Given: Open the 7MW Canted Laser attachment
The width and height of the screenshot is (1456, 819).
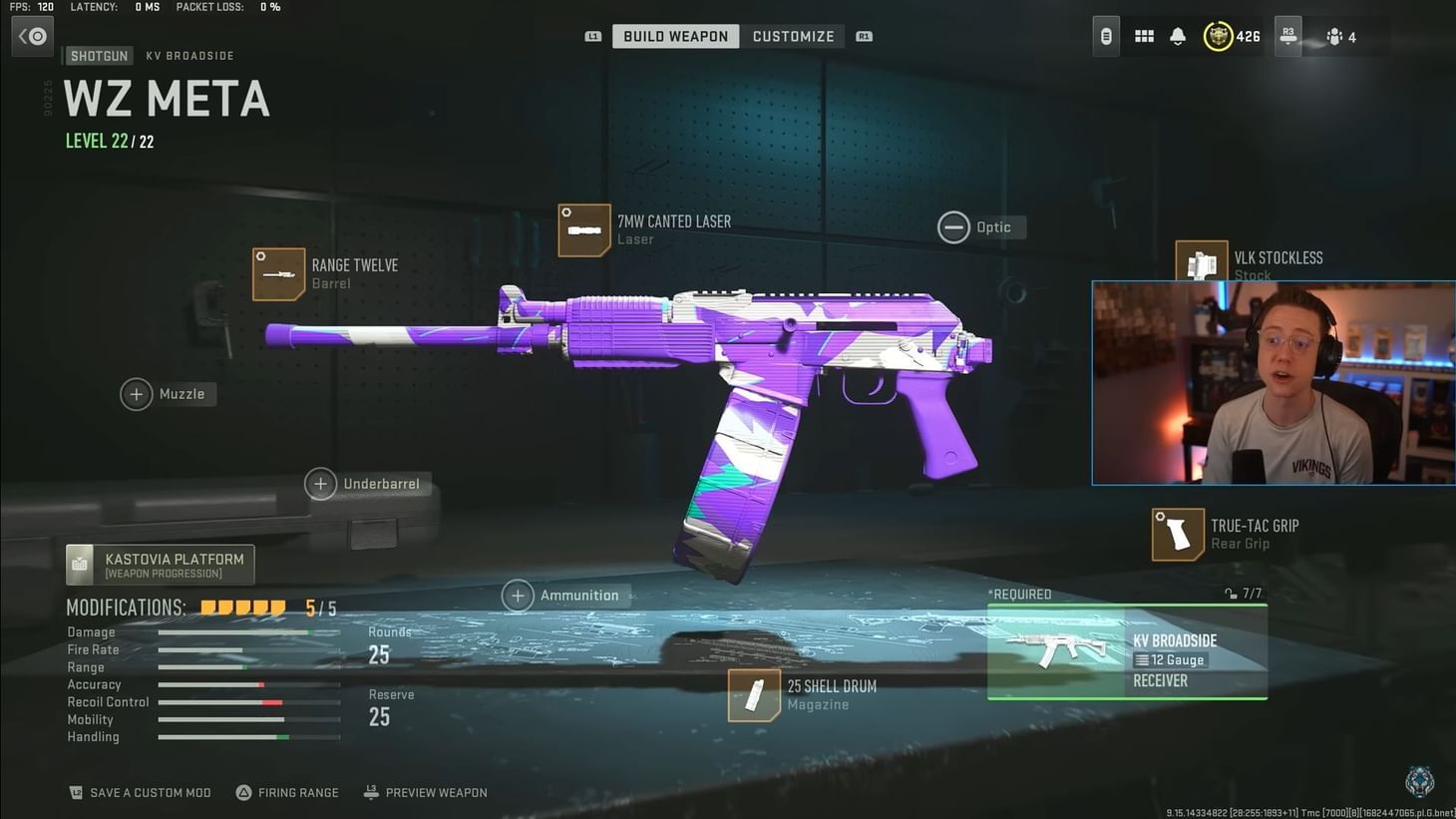Looking at the screenshot, I should (584, 229).
